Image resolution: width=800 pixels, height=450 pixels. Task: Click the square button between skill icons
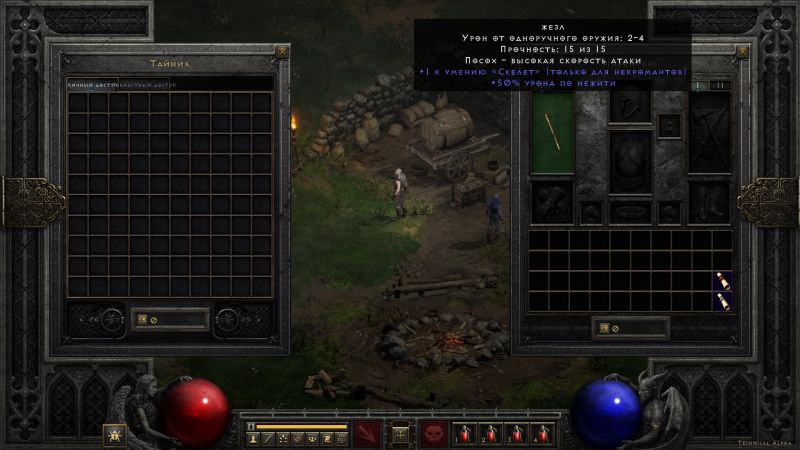coord(400,434)
